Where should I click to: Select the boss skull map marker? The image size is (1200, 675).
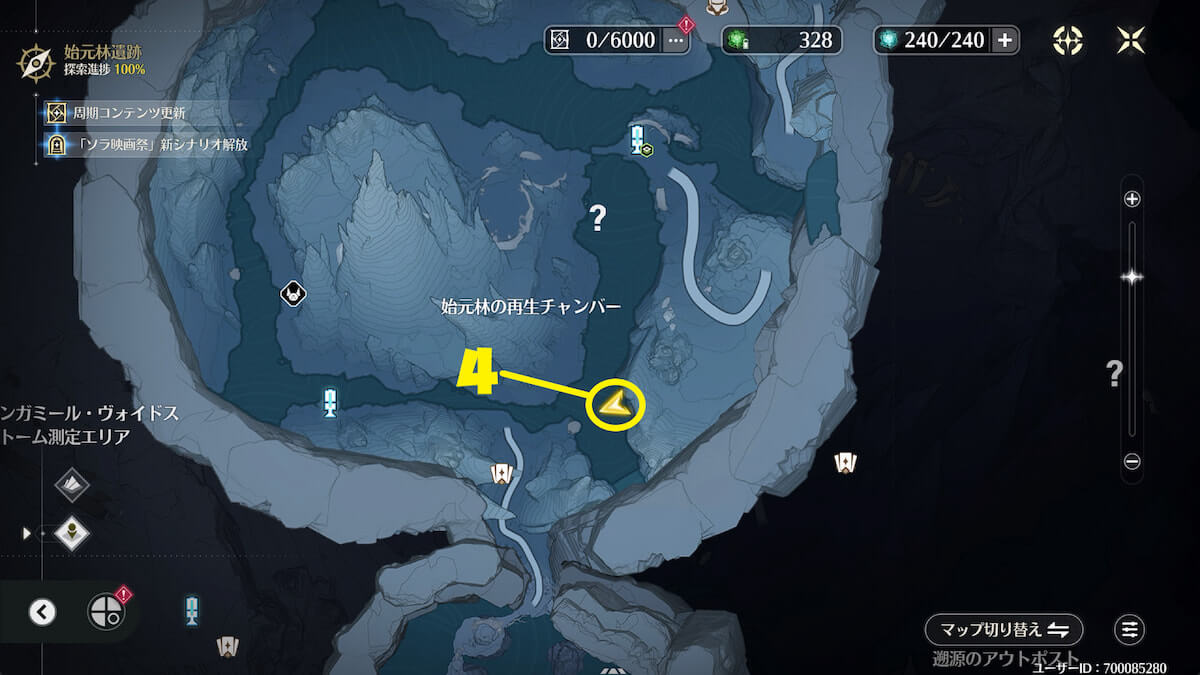[293, 293]
